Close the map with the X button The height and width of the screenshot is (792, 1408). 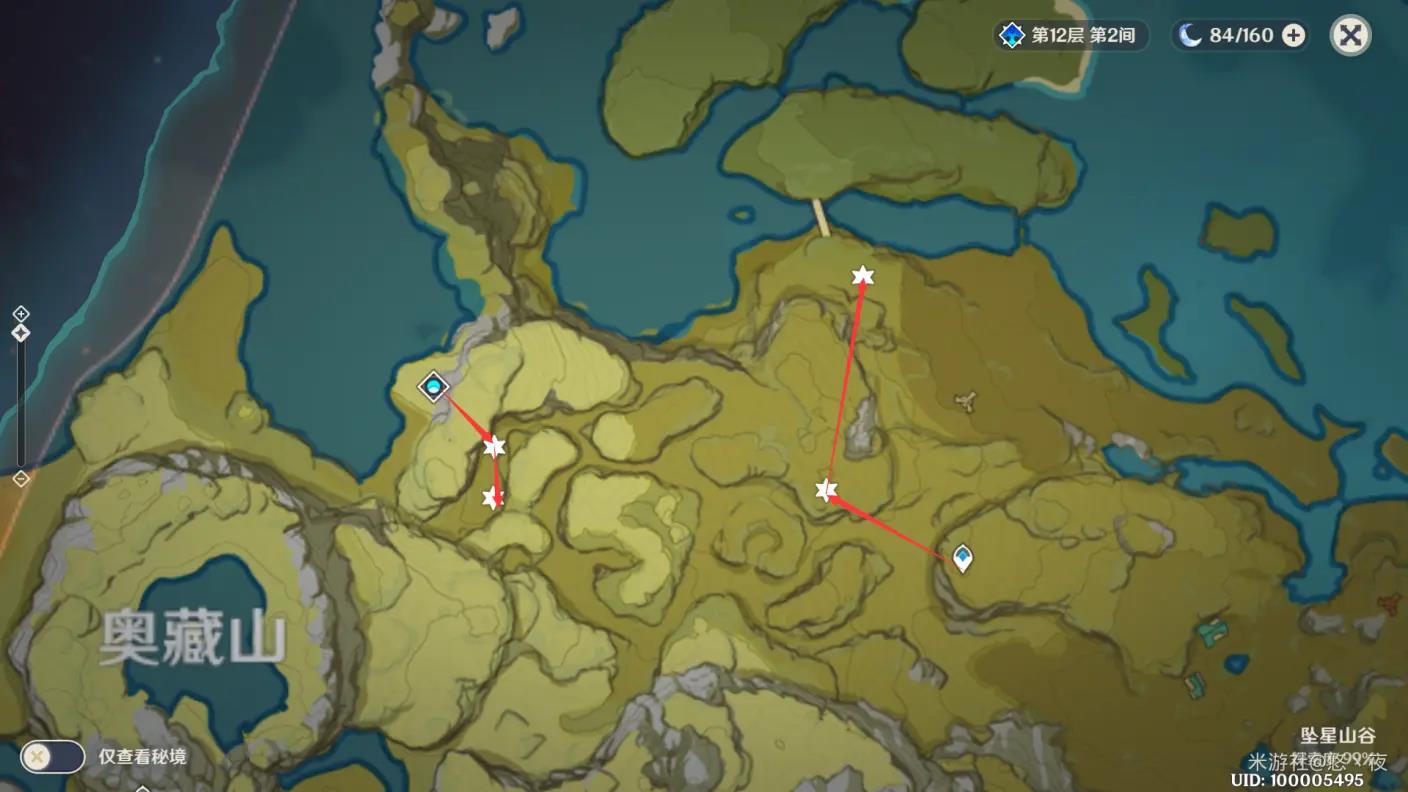coord(1350,36)
